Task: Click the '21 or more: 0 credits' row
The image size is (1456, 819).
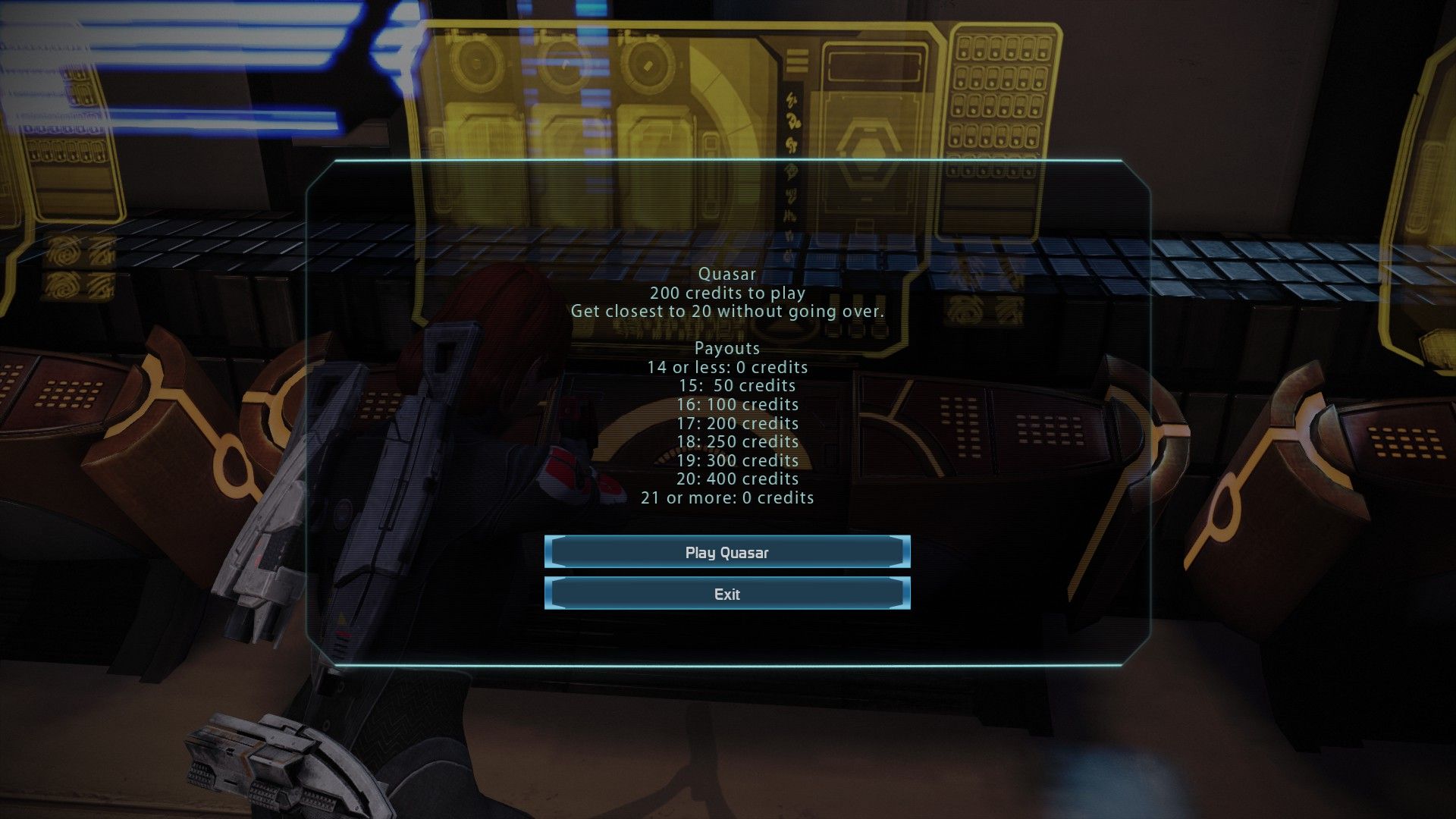Action: click(x=727, y=497)
